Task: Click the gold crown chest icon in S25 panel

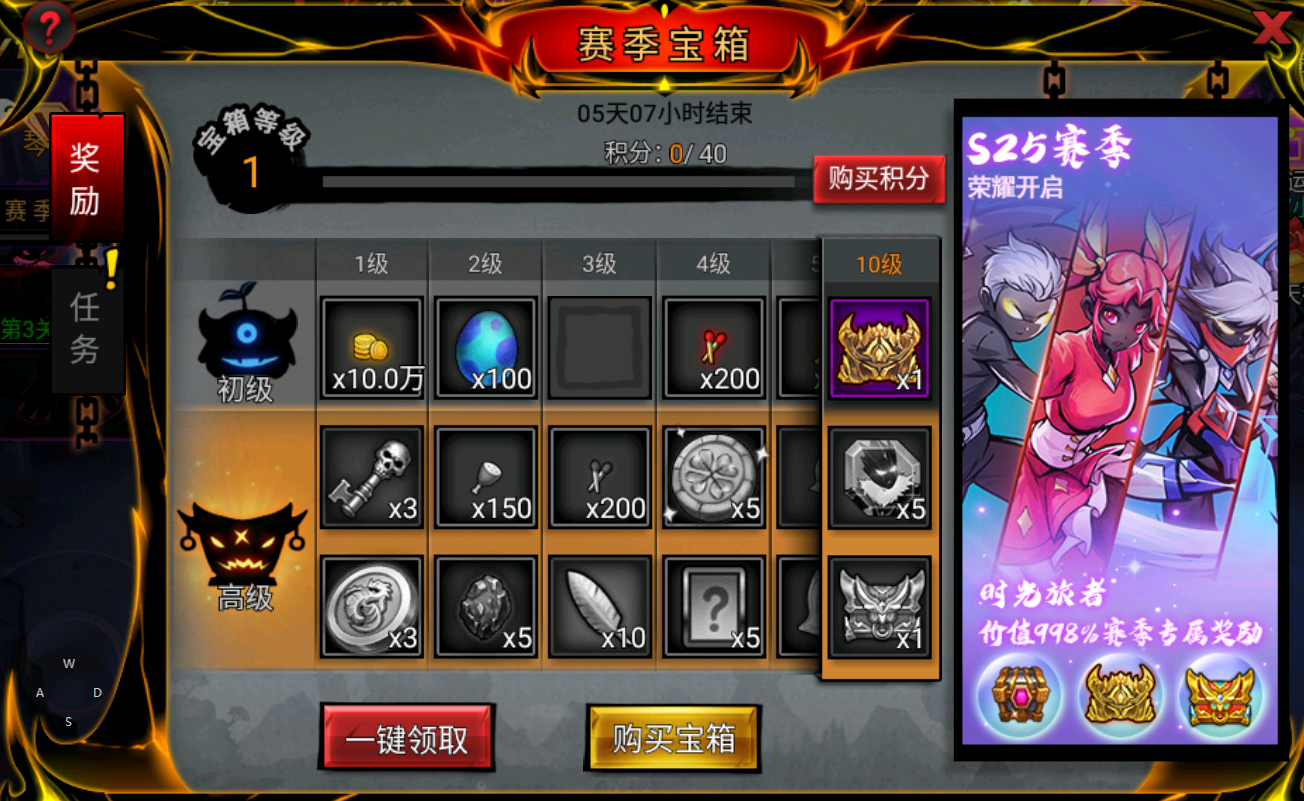Action: coord(1120,697)
